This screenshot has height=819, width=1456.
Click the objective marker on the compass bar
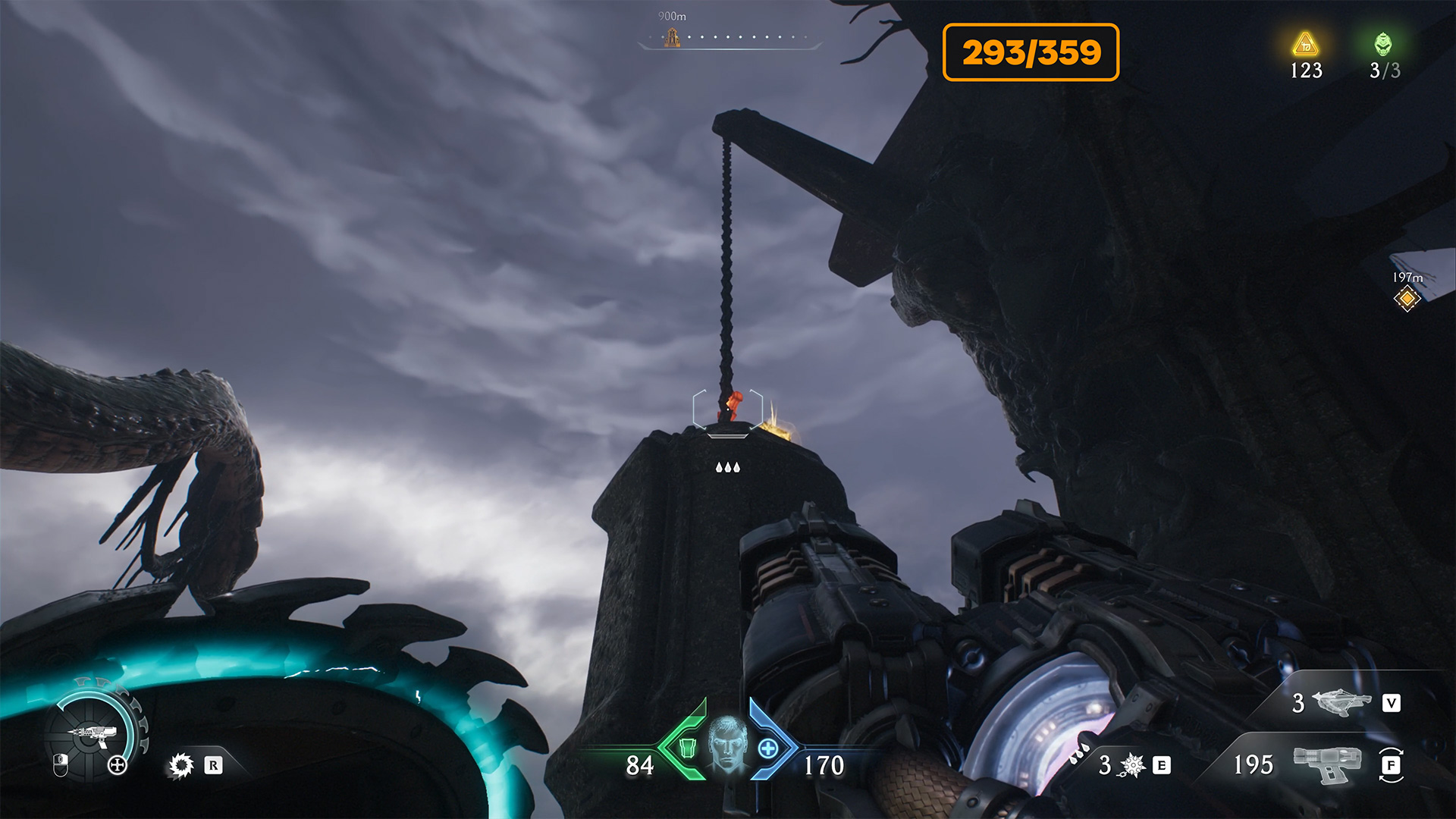[672, 37]
